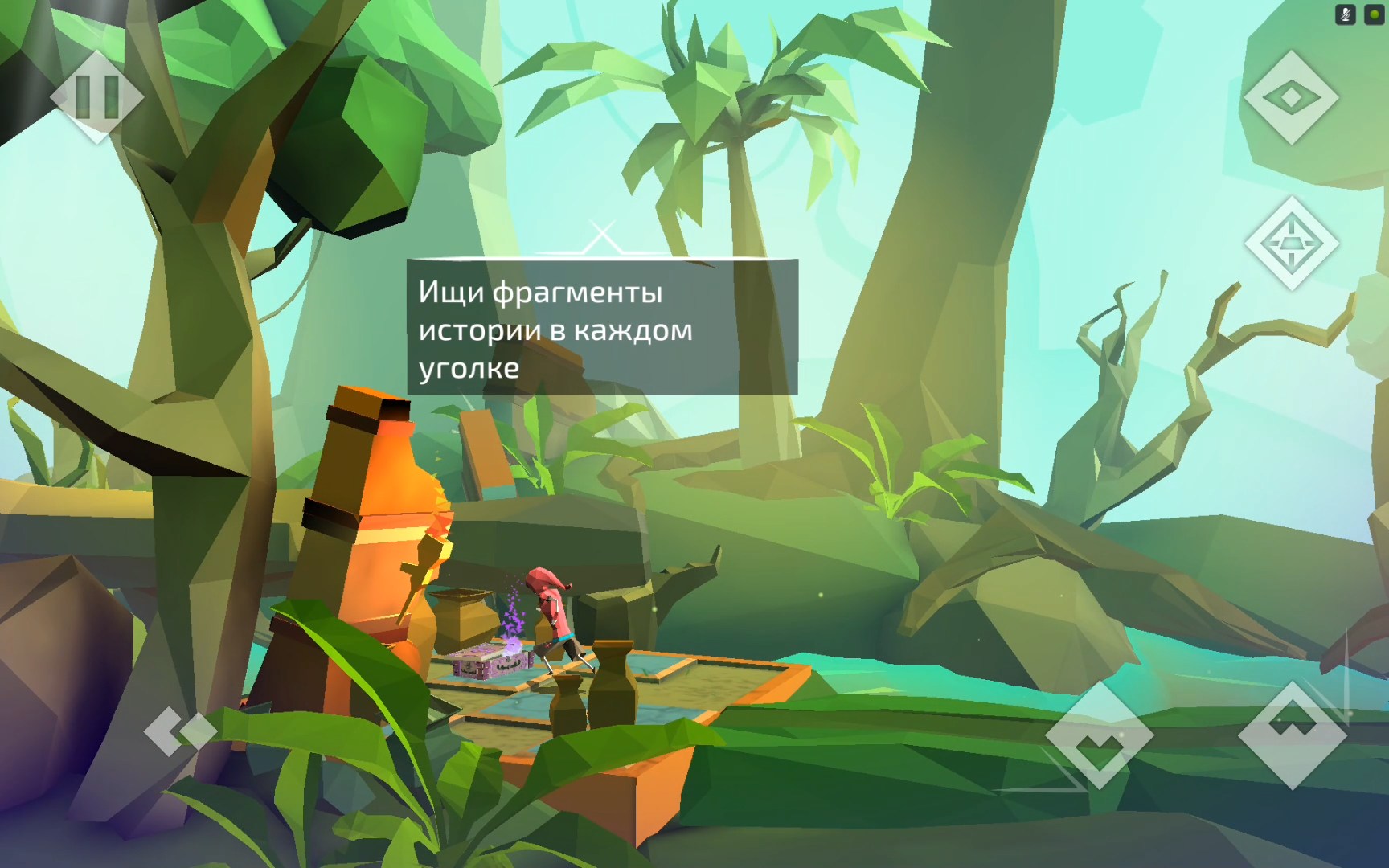Viewport: 1389px width, 868px height.
Task: Activate the diamond button with the trapezoid symbol
Action: pos(1291,243)
